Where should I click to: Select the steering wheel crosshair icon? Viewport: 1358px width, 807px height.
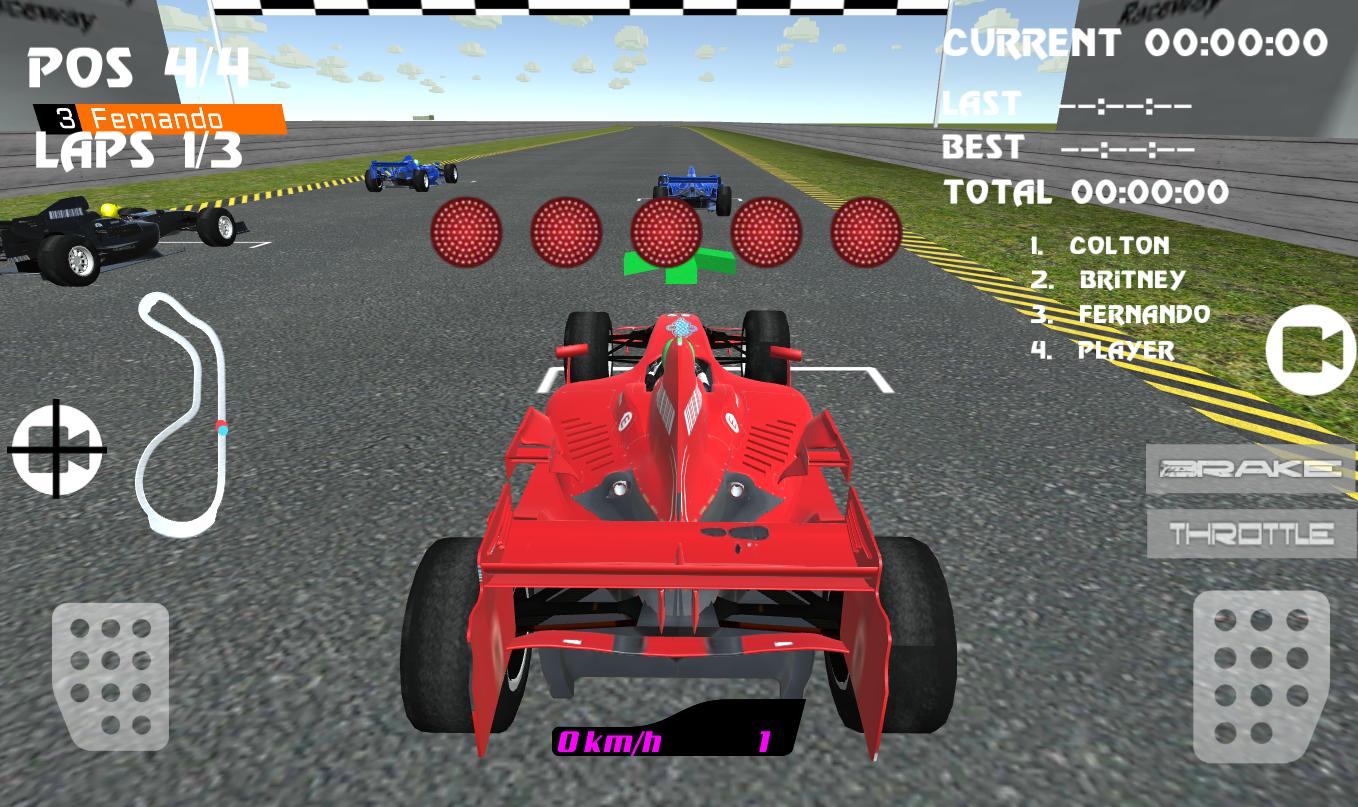pyautogui.click(x=57, y=447)
